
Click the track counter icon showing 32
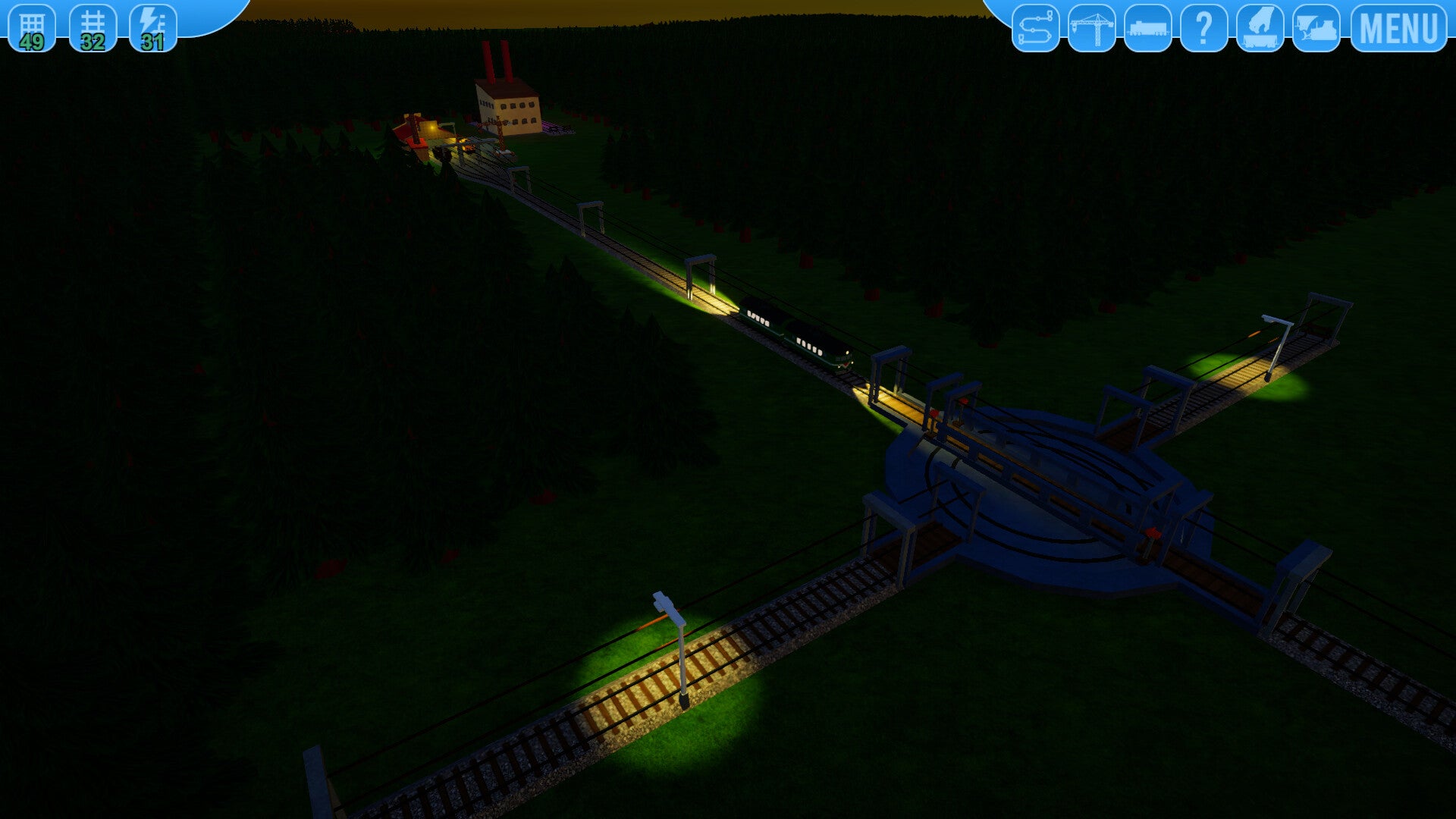tap(93, 28)
